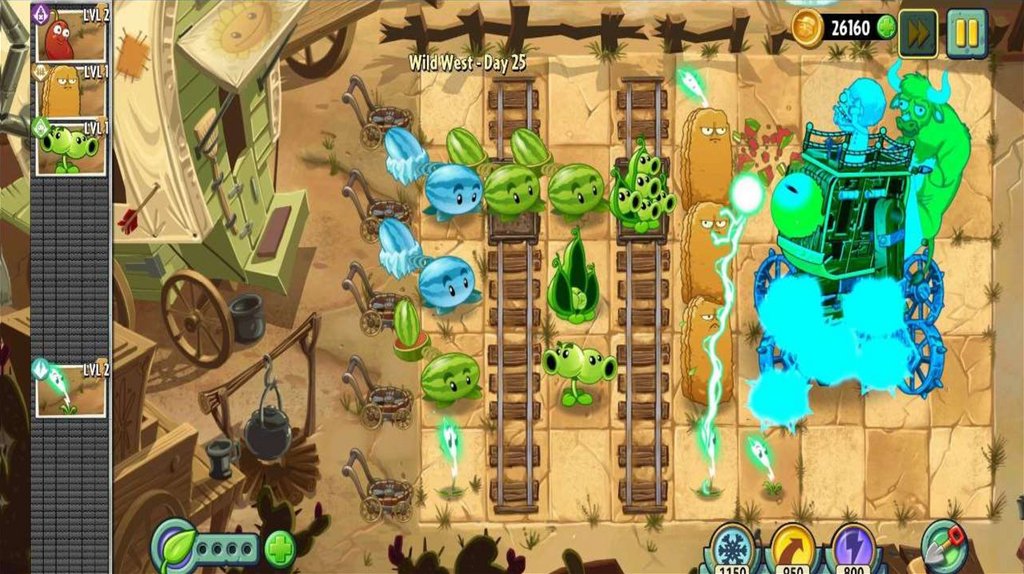Select the Lightning Reed seed packet
Image resolution: width=1024 pixels, height=574 pixels.
coord(70,389)
